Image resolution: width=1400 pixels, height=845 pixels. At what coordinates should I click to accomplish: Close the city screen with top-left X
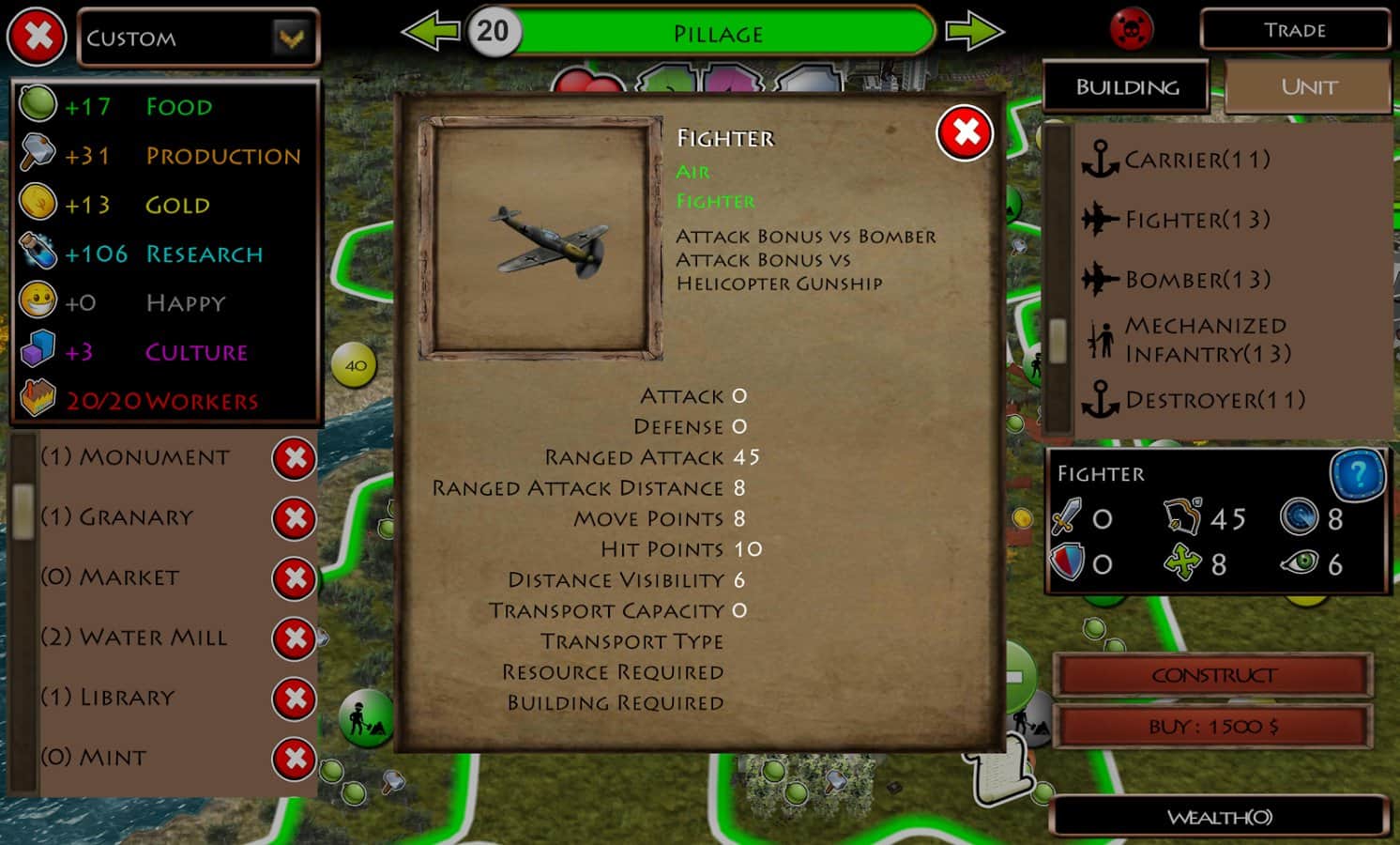point(38,38)
